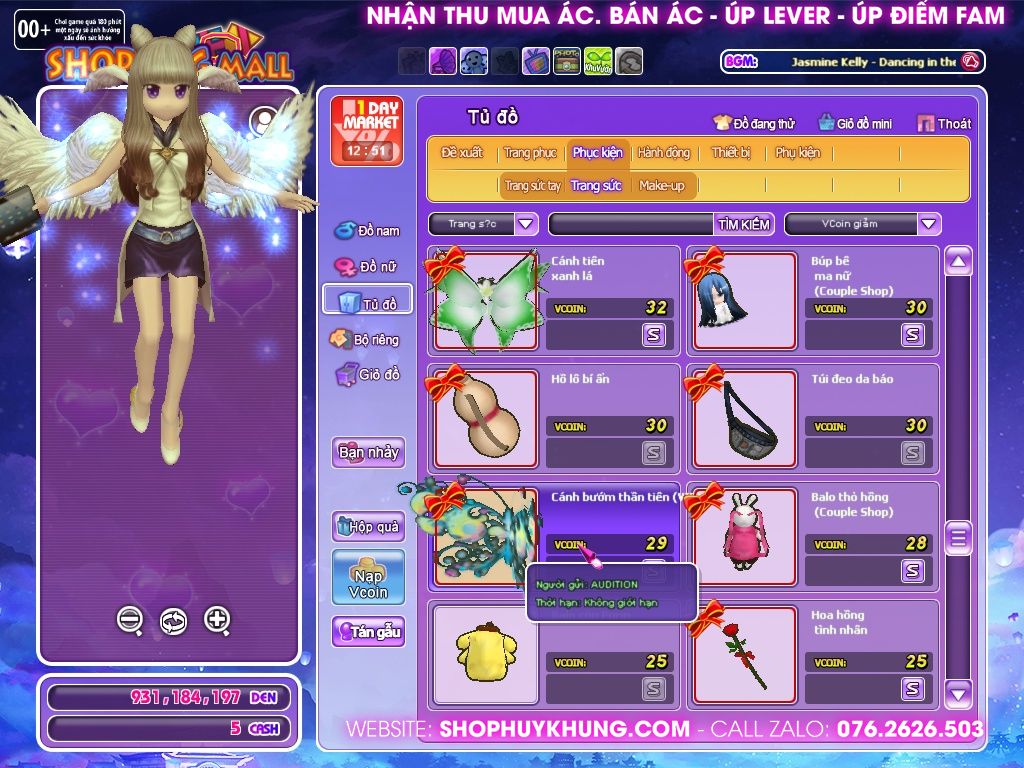Open the Đồ nữ category

click(x=367, y=267)
